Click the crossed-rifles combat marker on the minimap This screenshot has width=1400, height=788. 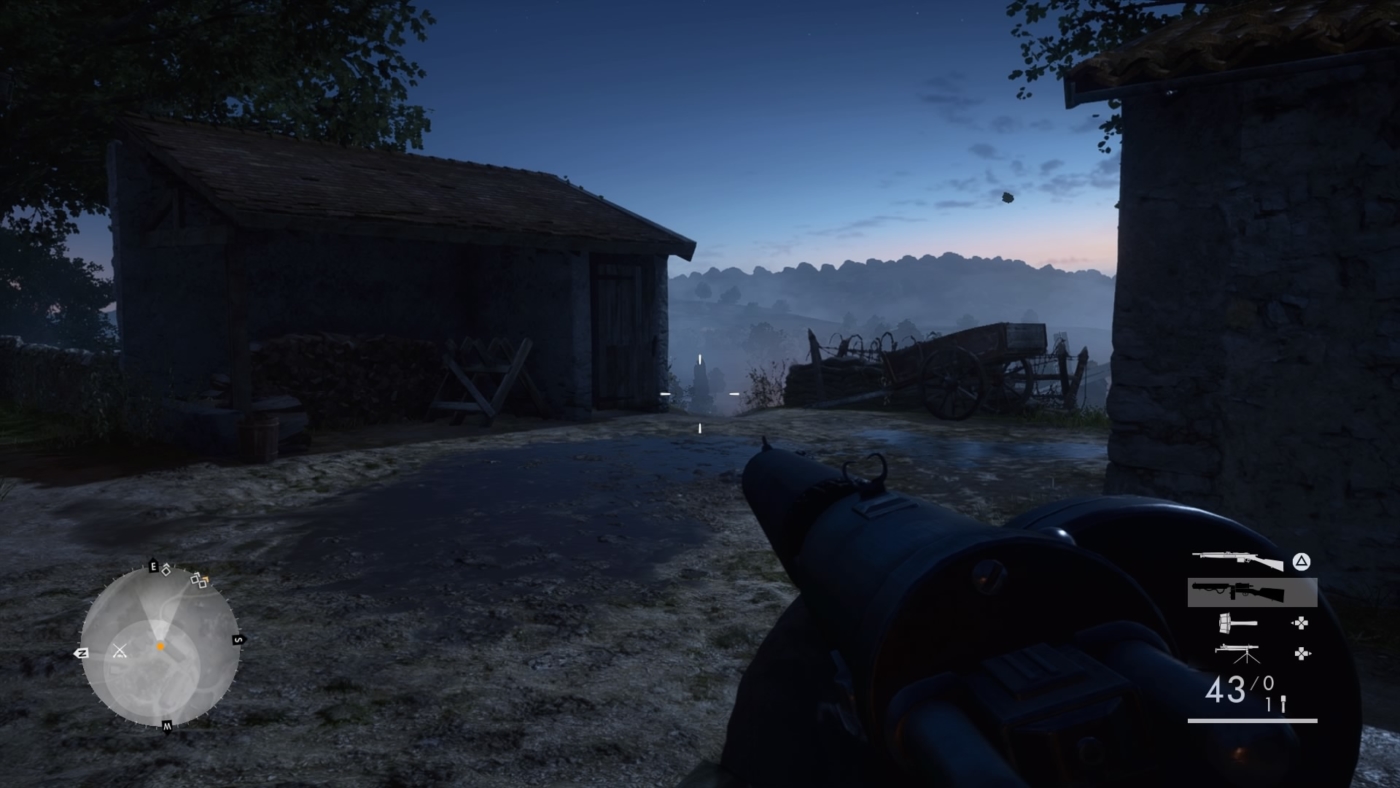(x=120, y=650)
